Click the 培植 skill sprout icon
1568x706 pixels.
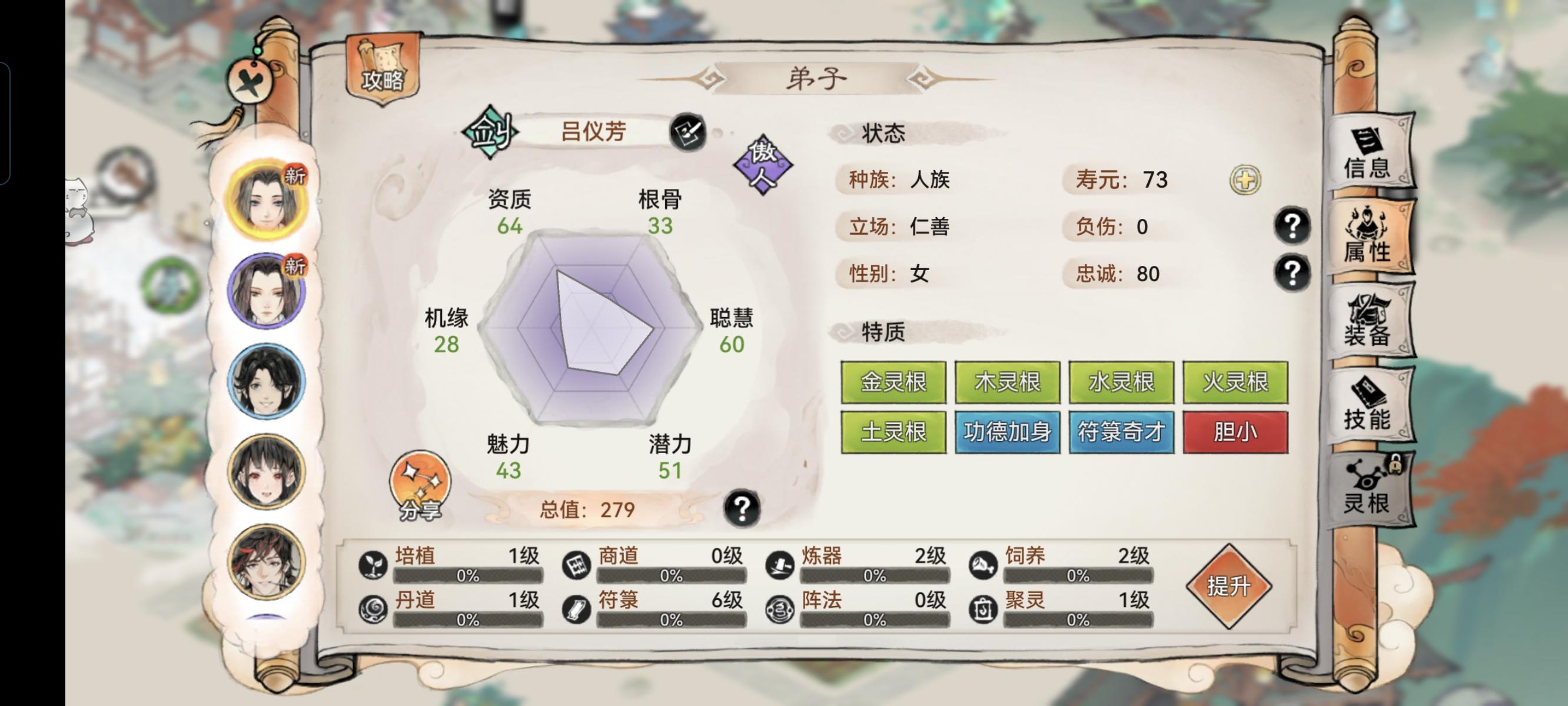point(374,565)
